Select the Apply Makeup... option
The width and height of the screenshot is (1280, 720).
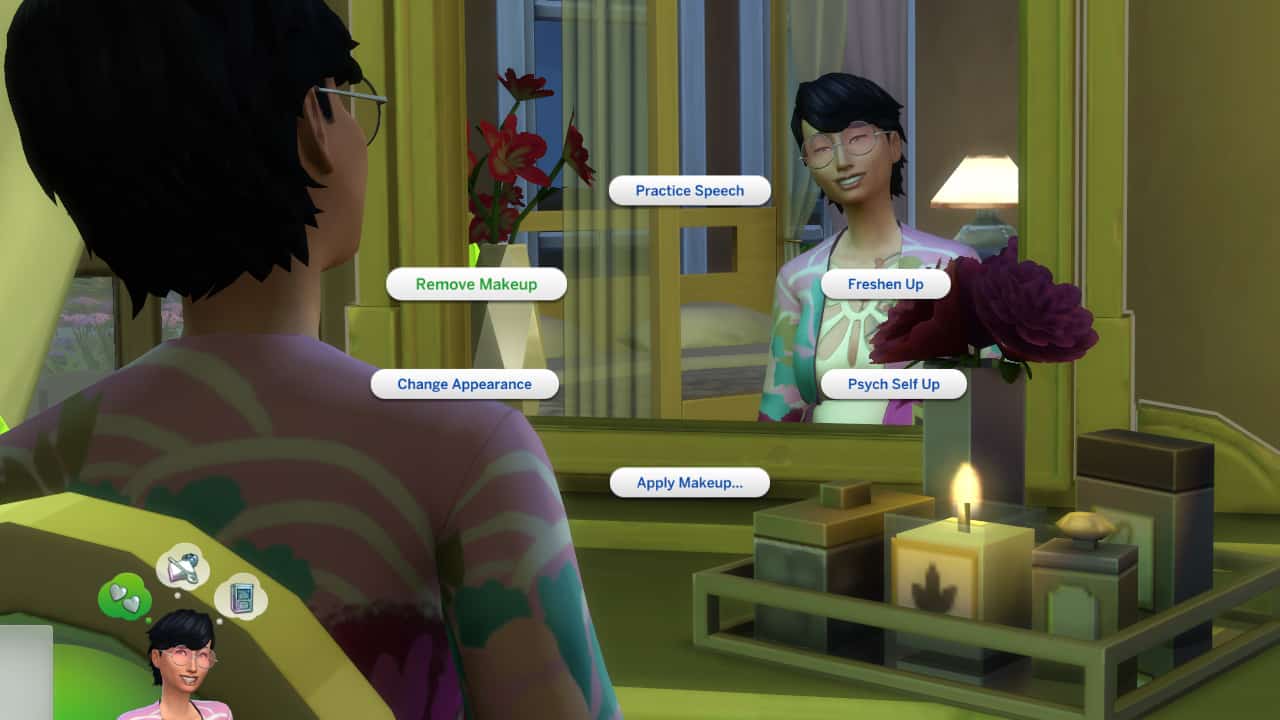[689, 483]
